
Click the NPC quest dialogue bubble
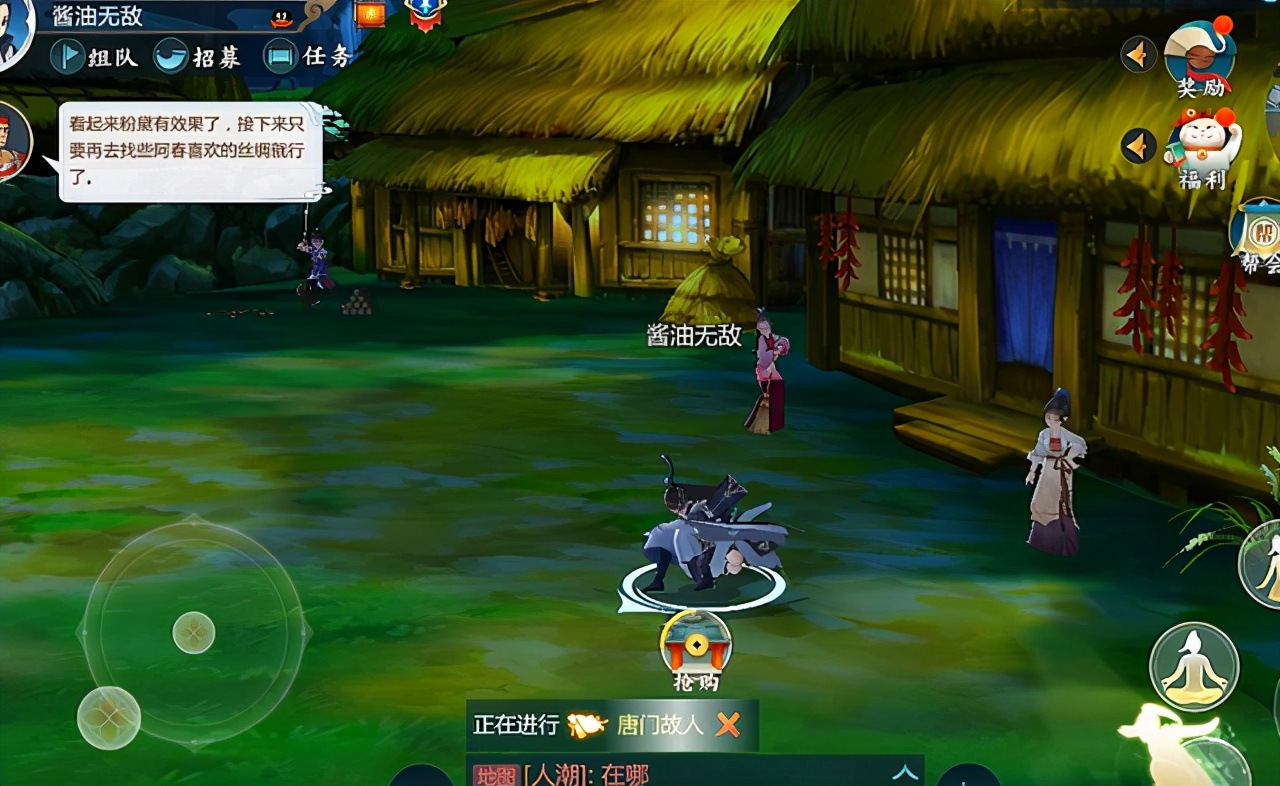click(190, 152)
